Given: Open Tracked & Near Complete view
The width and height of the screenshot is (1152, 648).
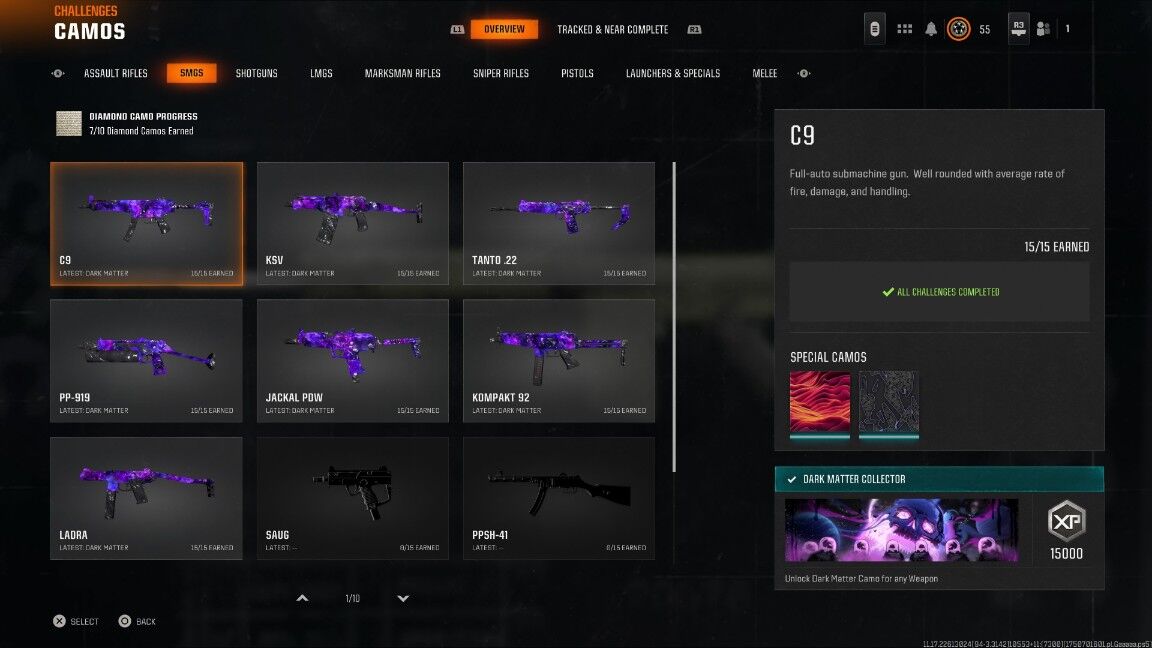Looking at the screenshot, I should click(x=612, y=29).
